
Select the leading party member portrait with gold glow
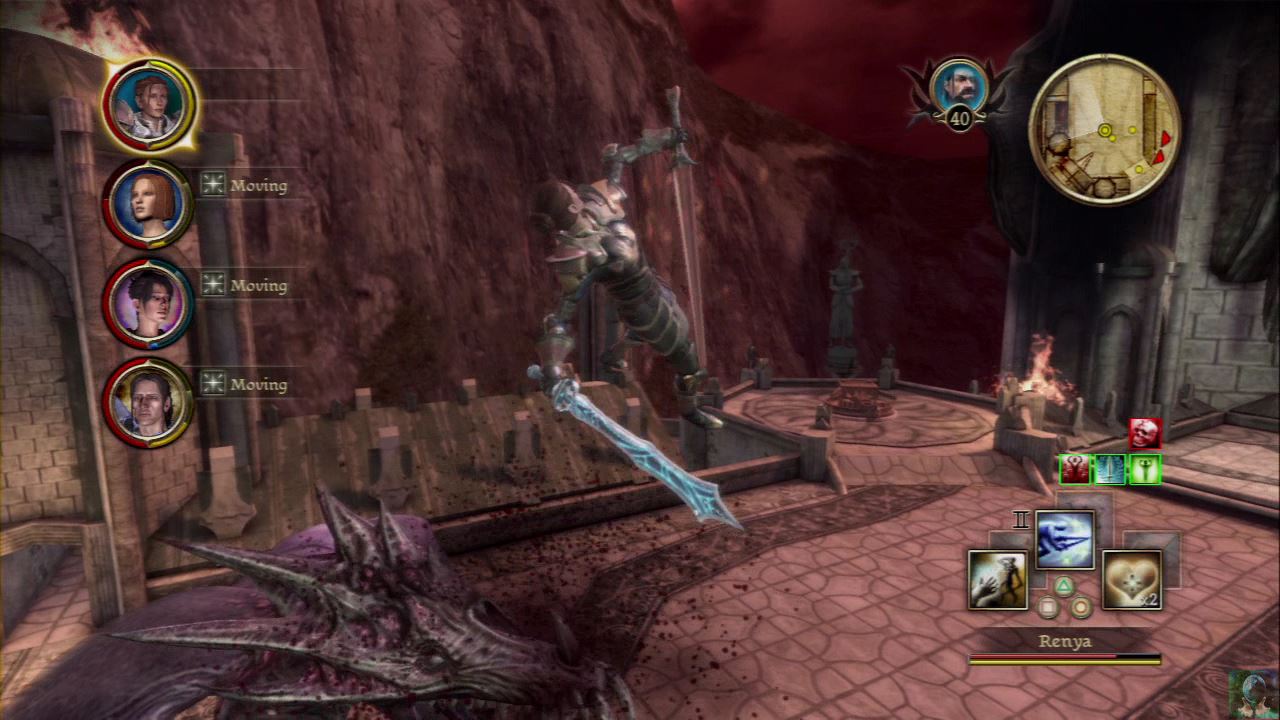coord(147,104)
